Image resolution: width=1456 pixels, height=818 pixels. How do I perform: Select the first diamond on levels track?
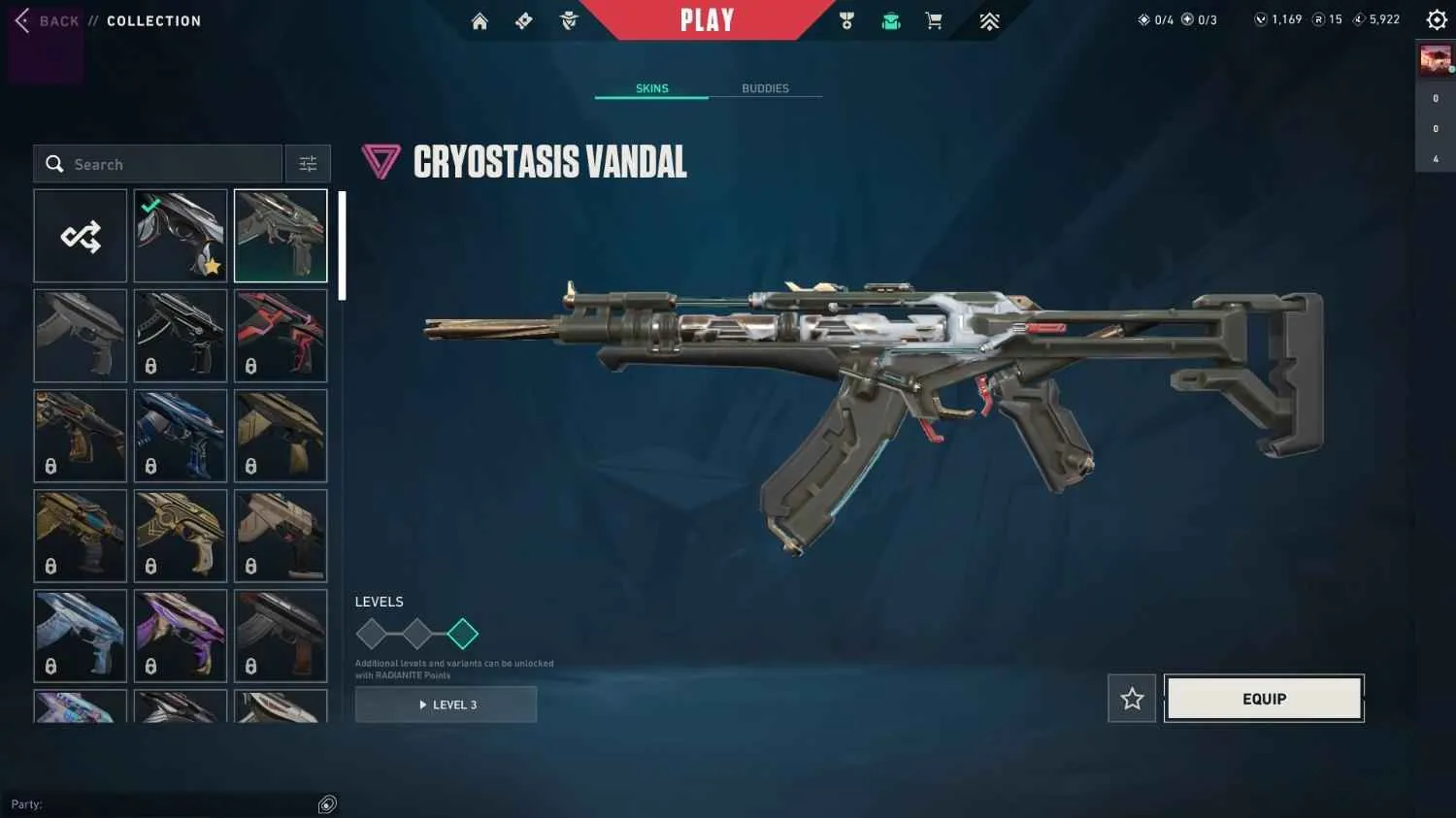tap(373, 633)
